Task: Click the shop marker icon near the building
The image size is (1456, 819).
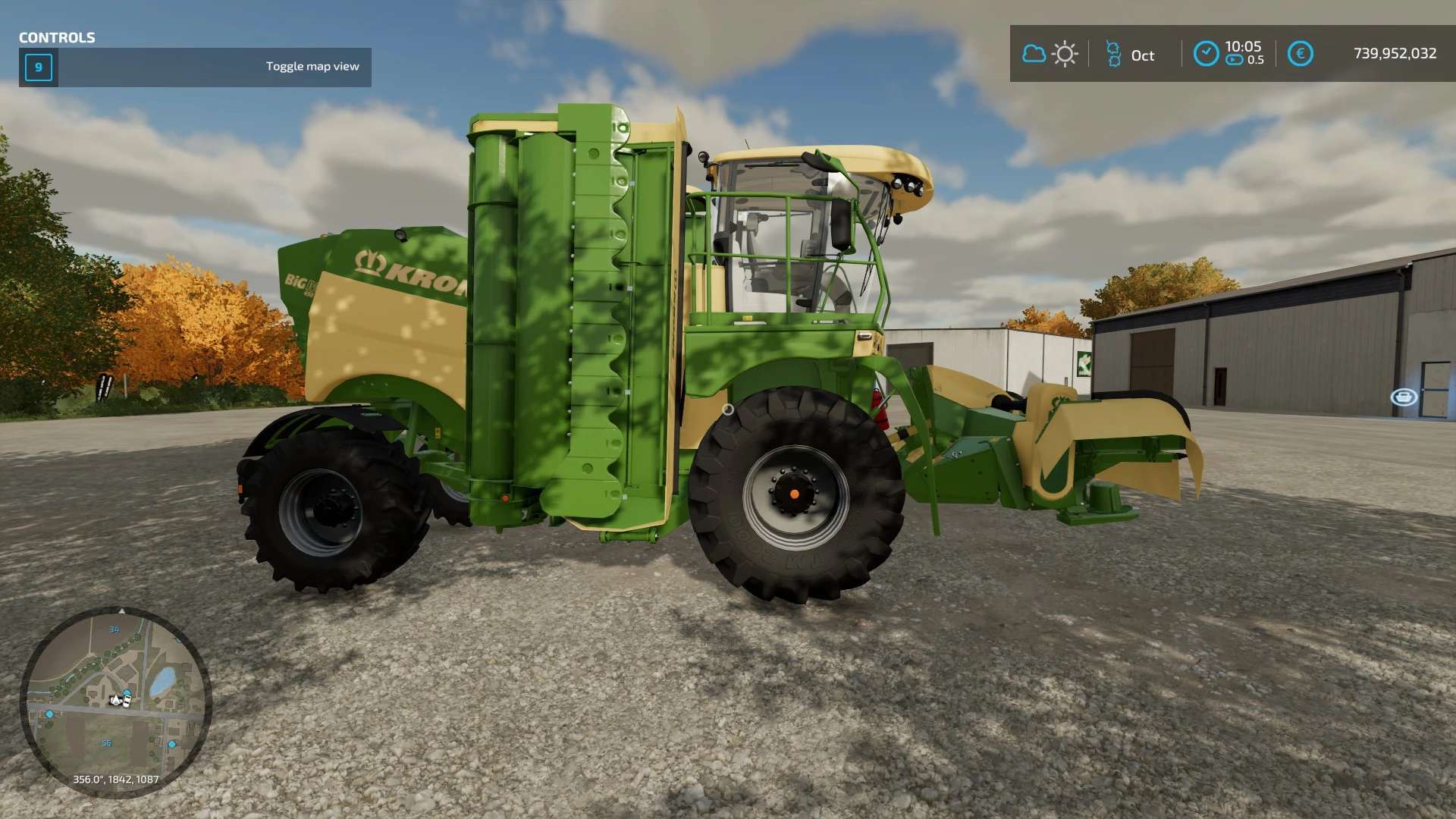Action: coord(1404,397)
